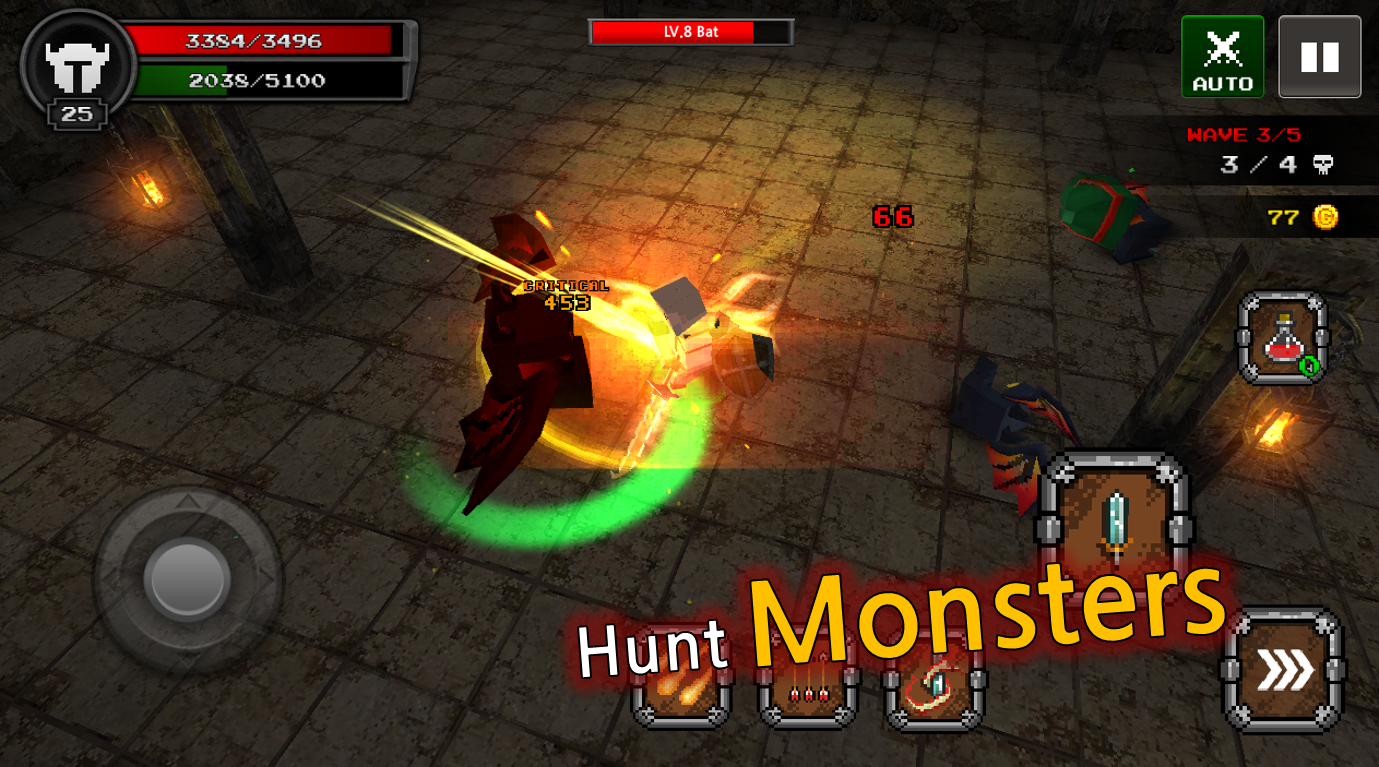Tap the gold coin icon
1379x767 pixels.
click(x=1321, y=214)
